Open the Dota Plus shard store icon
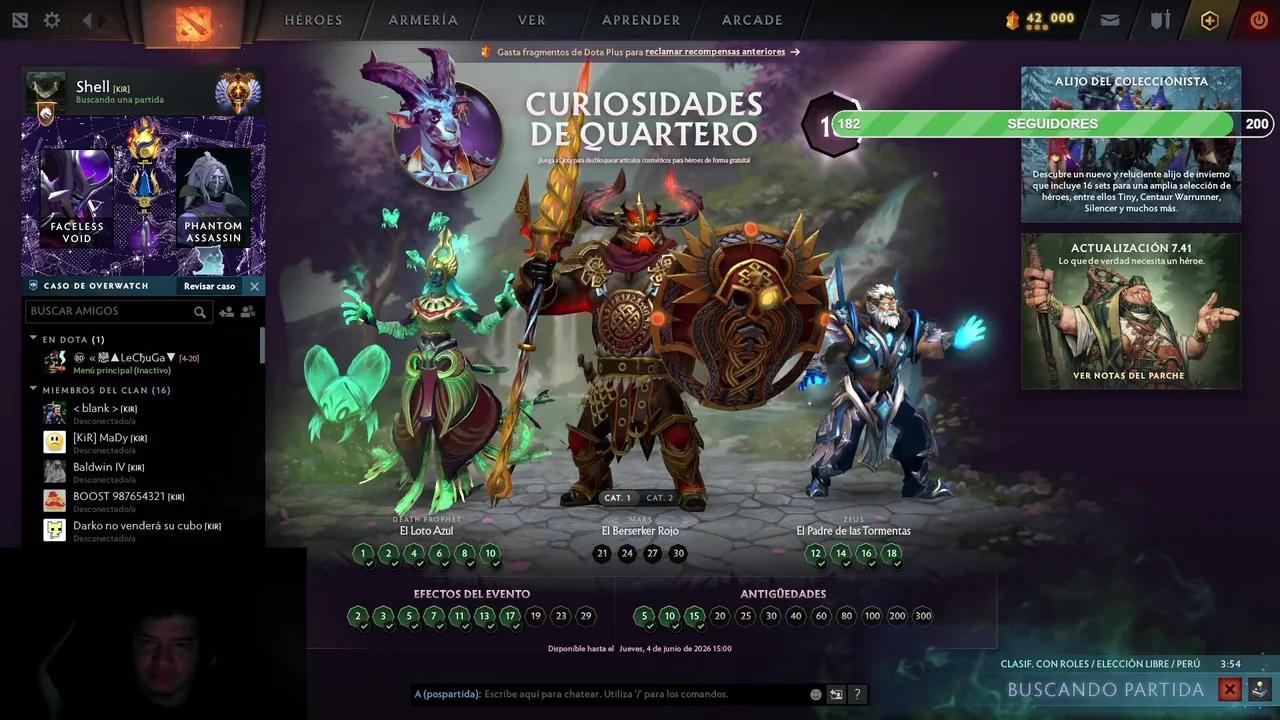Viewport: 1280px width, 720px height. pos(1013,18)
